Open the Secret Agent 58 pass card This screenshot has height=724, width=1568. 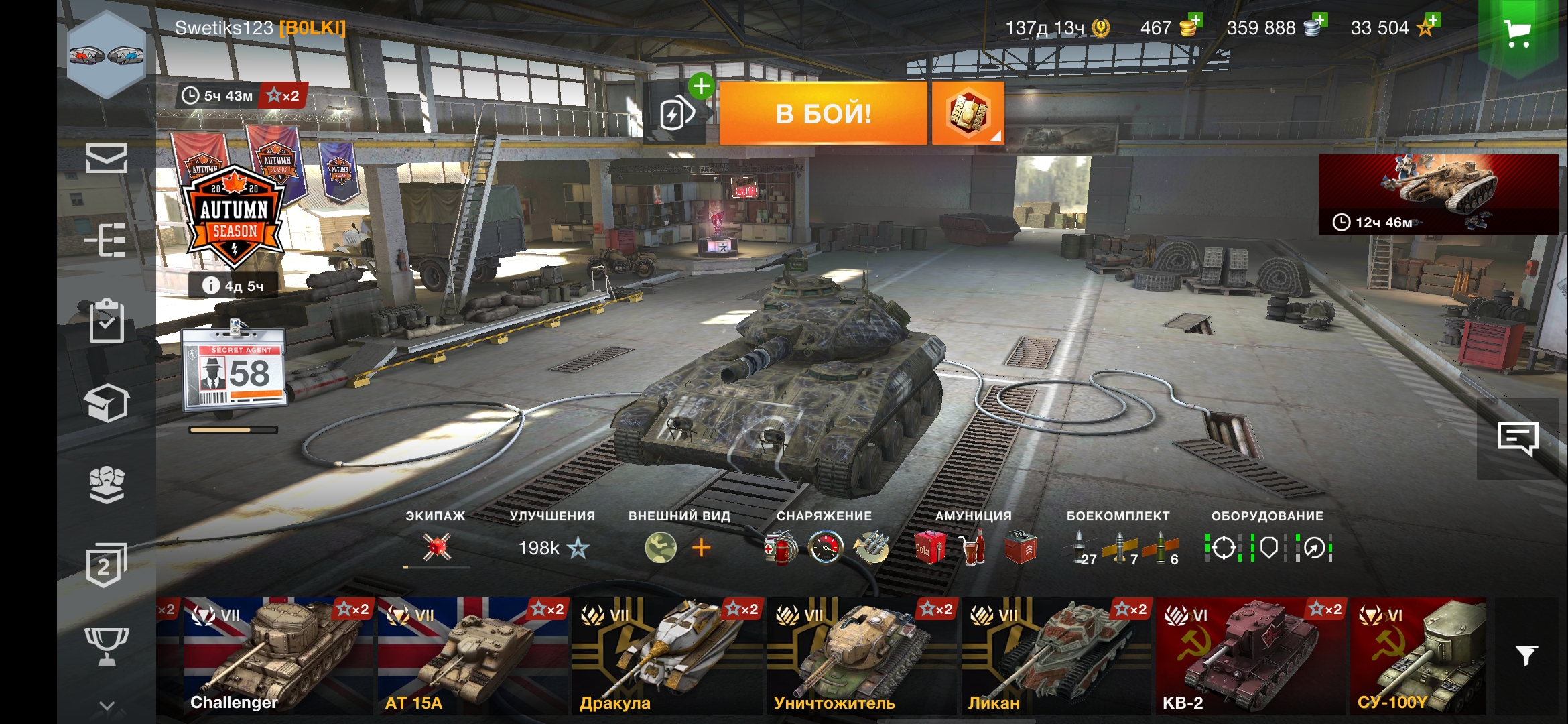234,369
